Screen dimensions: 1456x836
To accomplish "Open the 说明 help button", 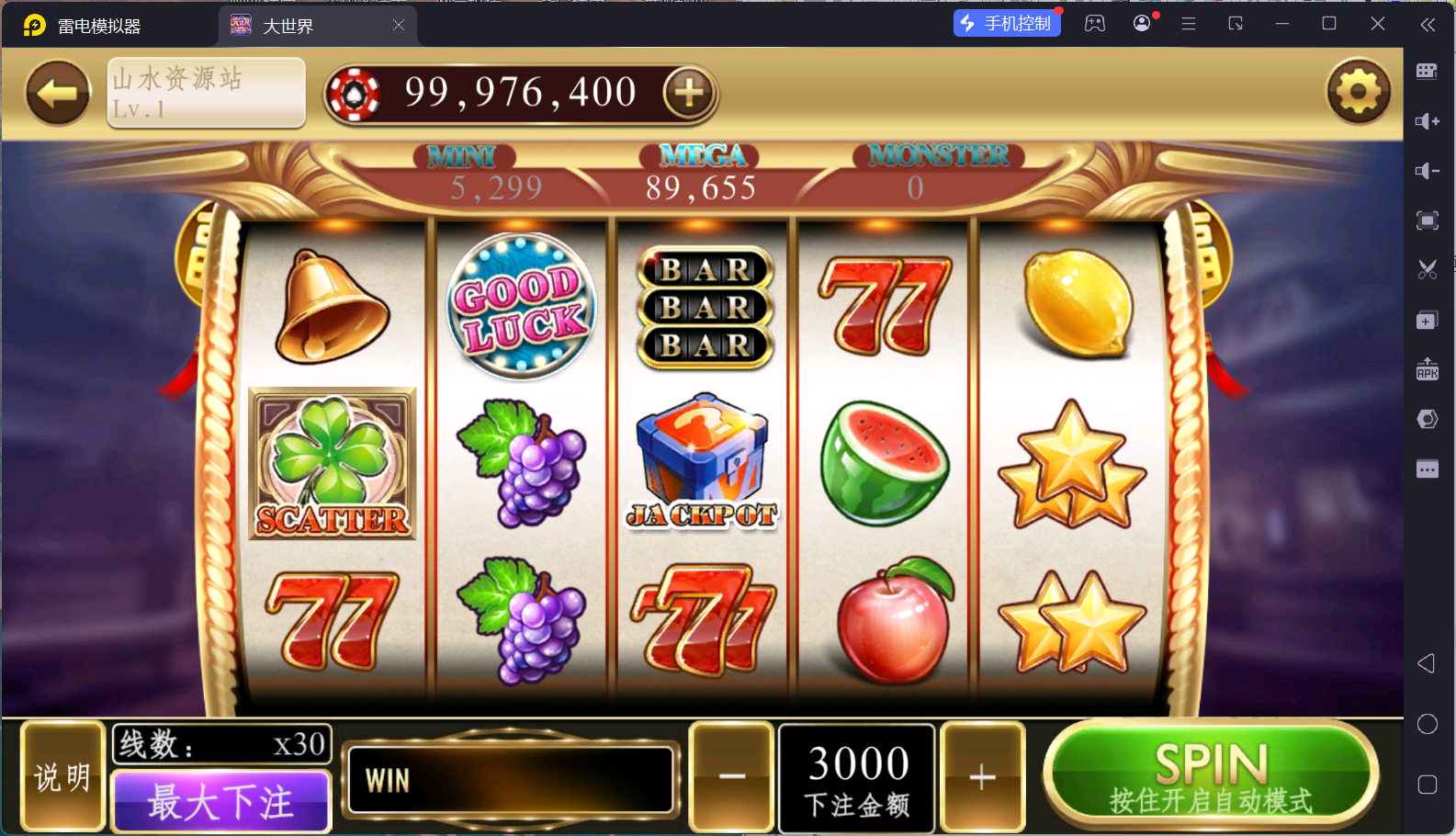I will (x=62, y=777).
